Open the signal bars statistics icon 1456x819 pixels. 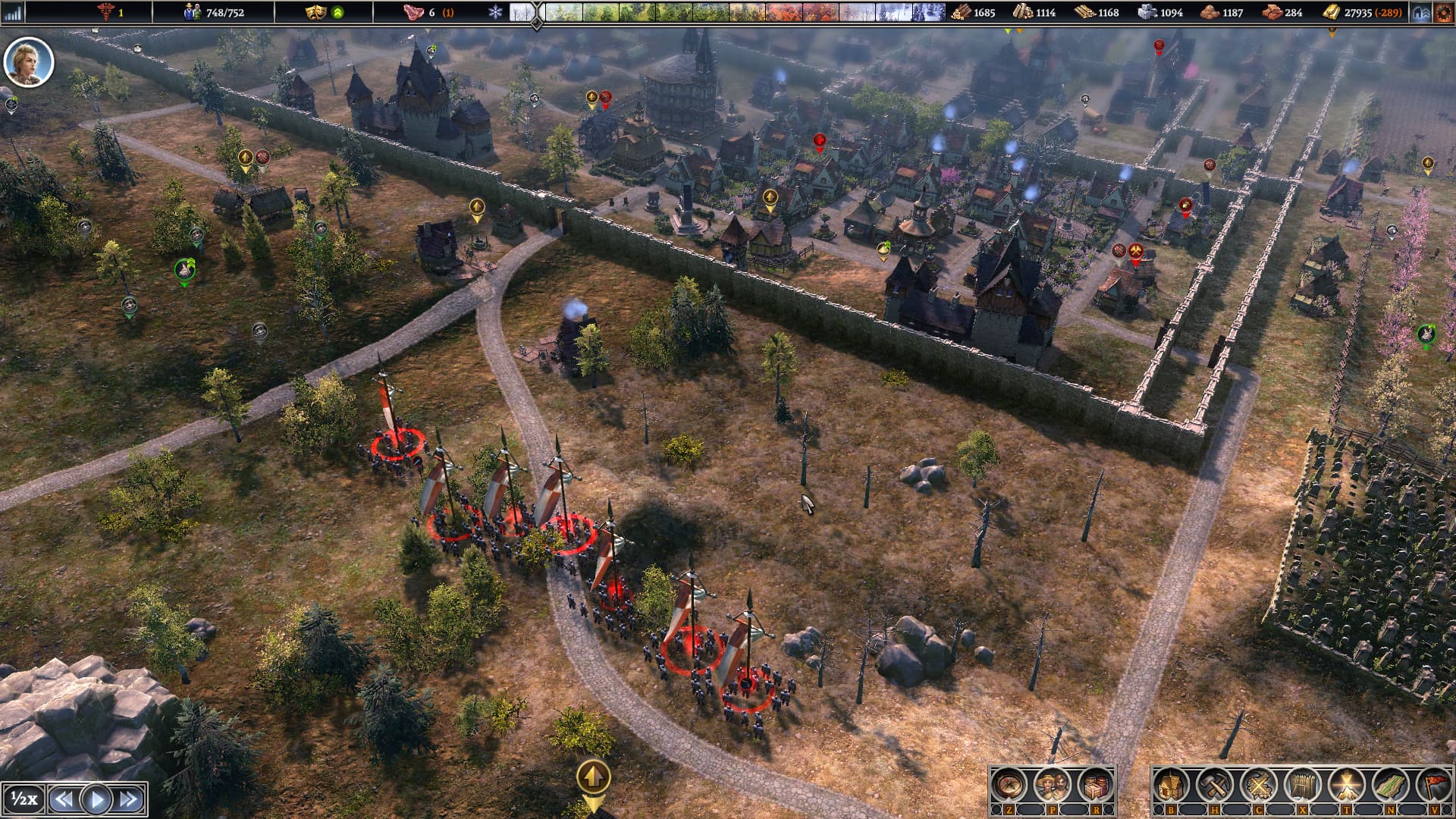pyautogui.click(x=13, y=12)
